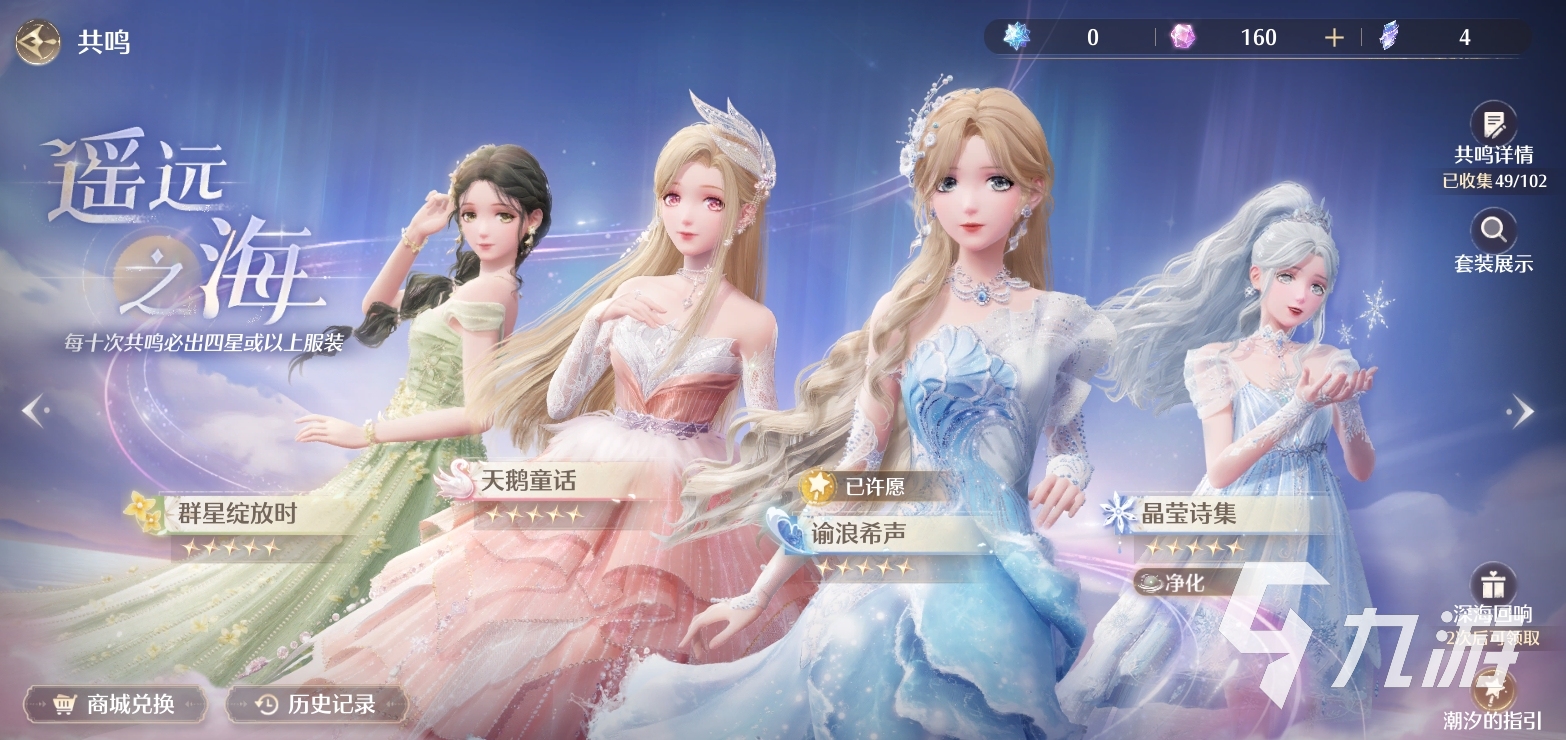This screenshot has height=740, width=1566.
Task: Select the 晶莹诗集 outfit label
Action: pos(1188,514)
